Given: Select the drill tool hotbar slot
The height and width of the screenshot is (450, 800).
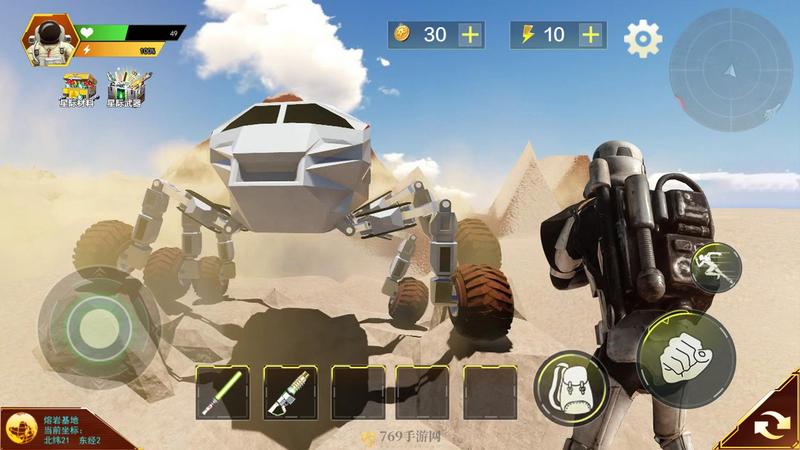Looking at the screenshot, I should tap(290, 392).
